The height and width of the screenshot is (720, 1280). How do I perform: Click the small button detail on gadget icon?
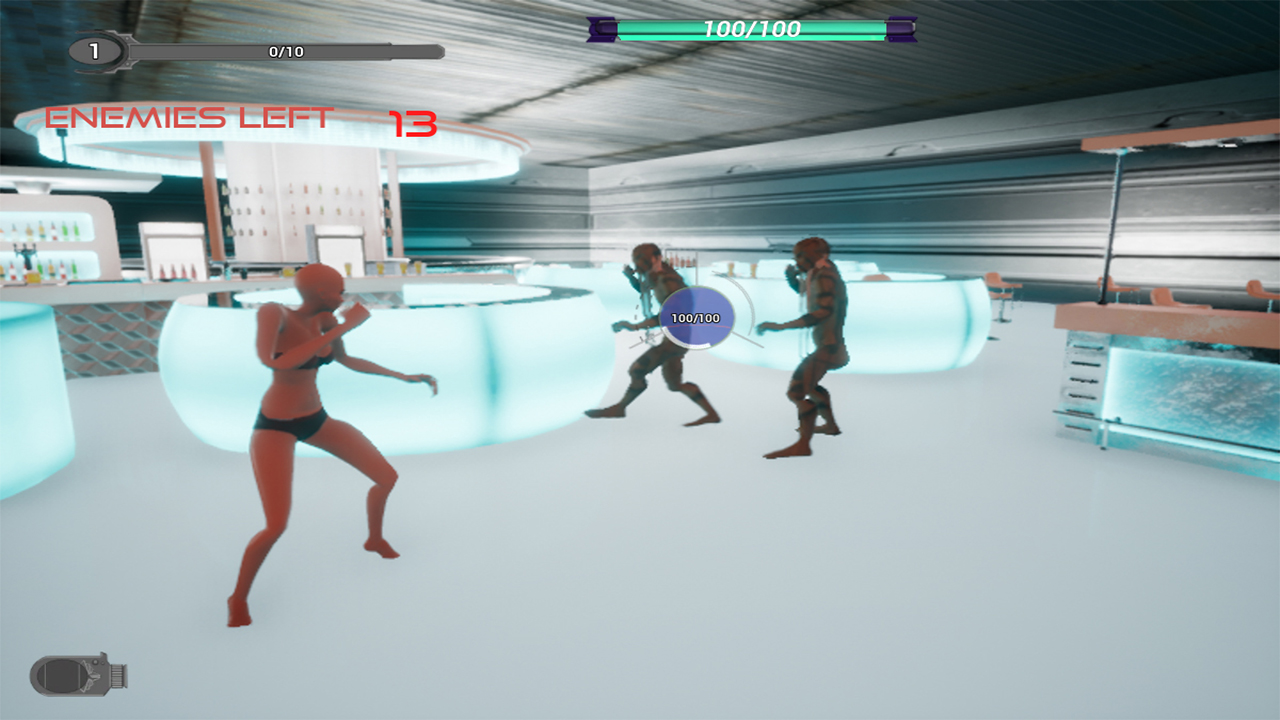[96, 662]
